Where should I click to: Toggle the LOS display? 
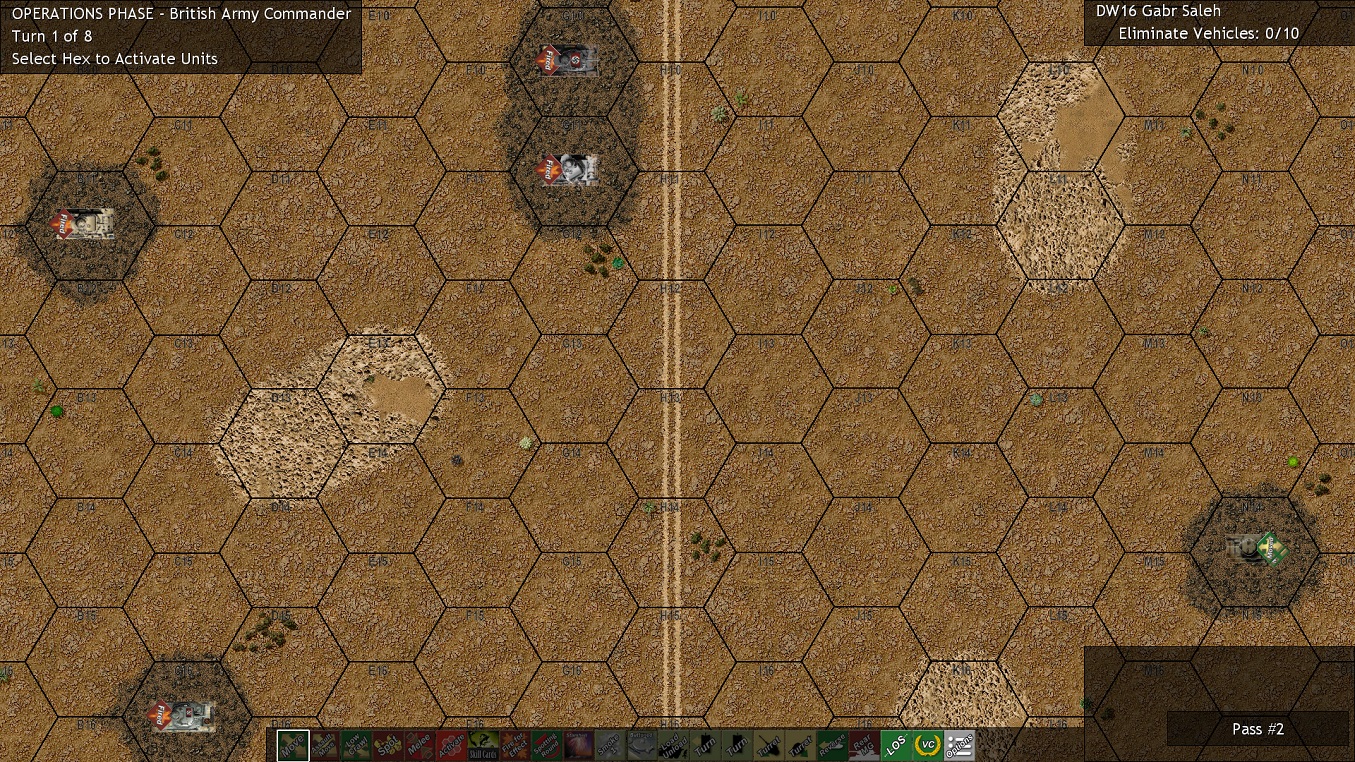click(x=895, y=745)
